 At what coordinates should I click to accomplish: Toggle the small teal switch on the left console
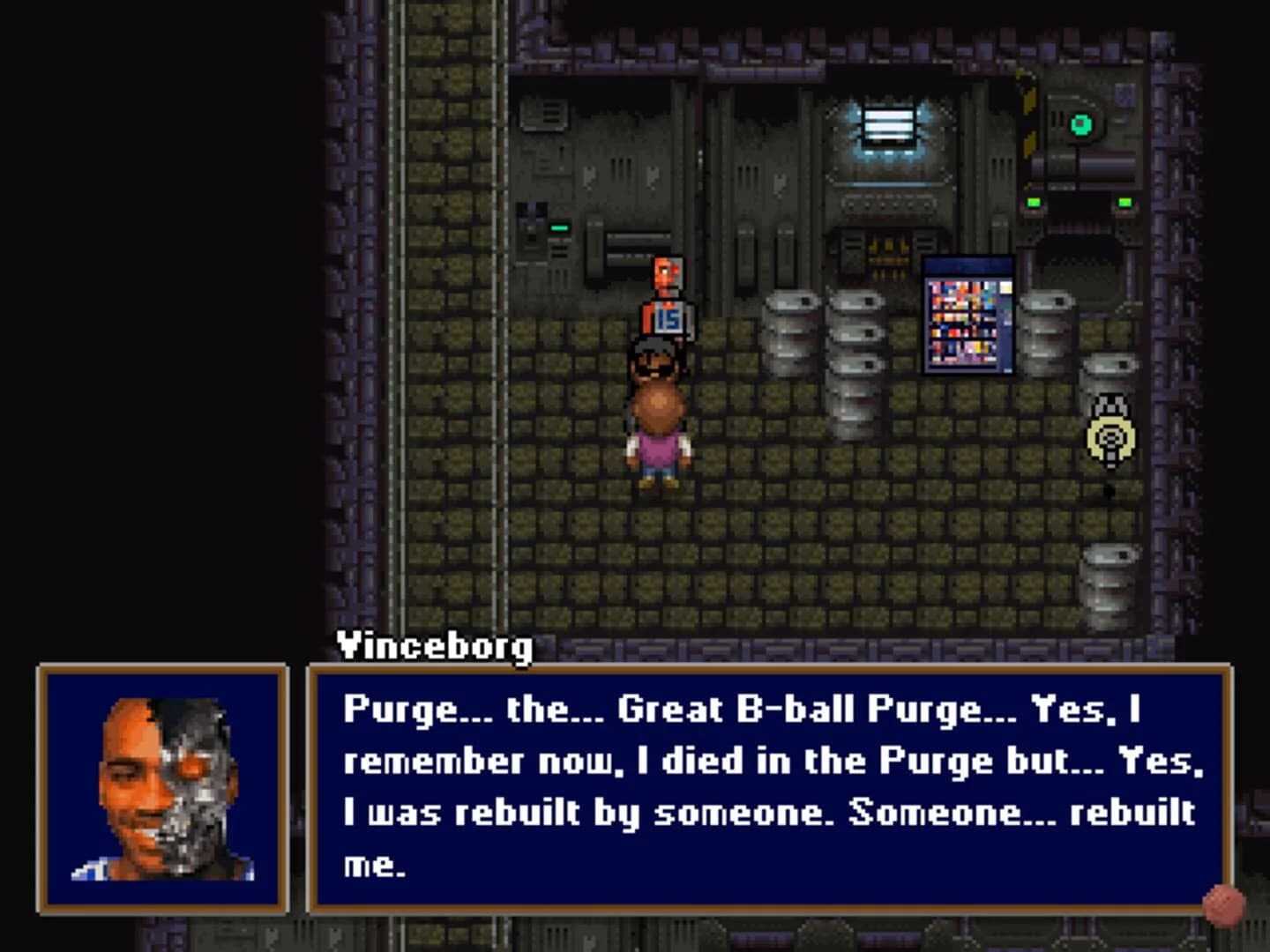pos(559,226)
